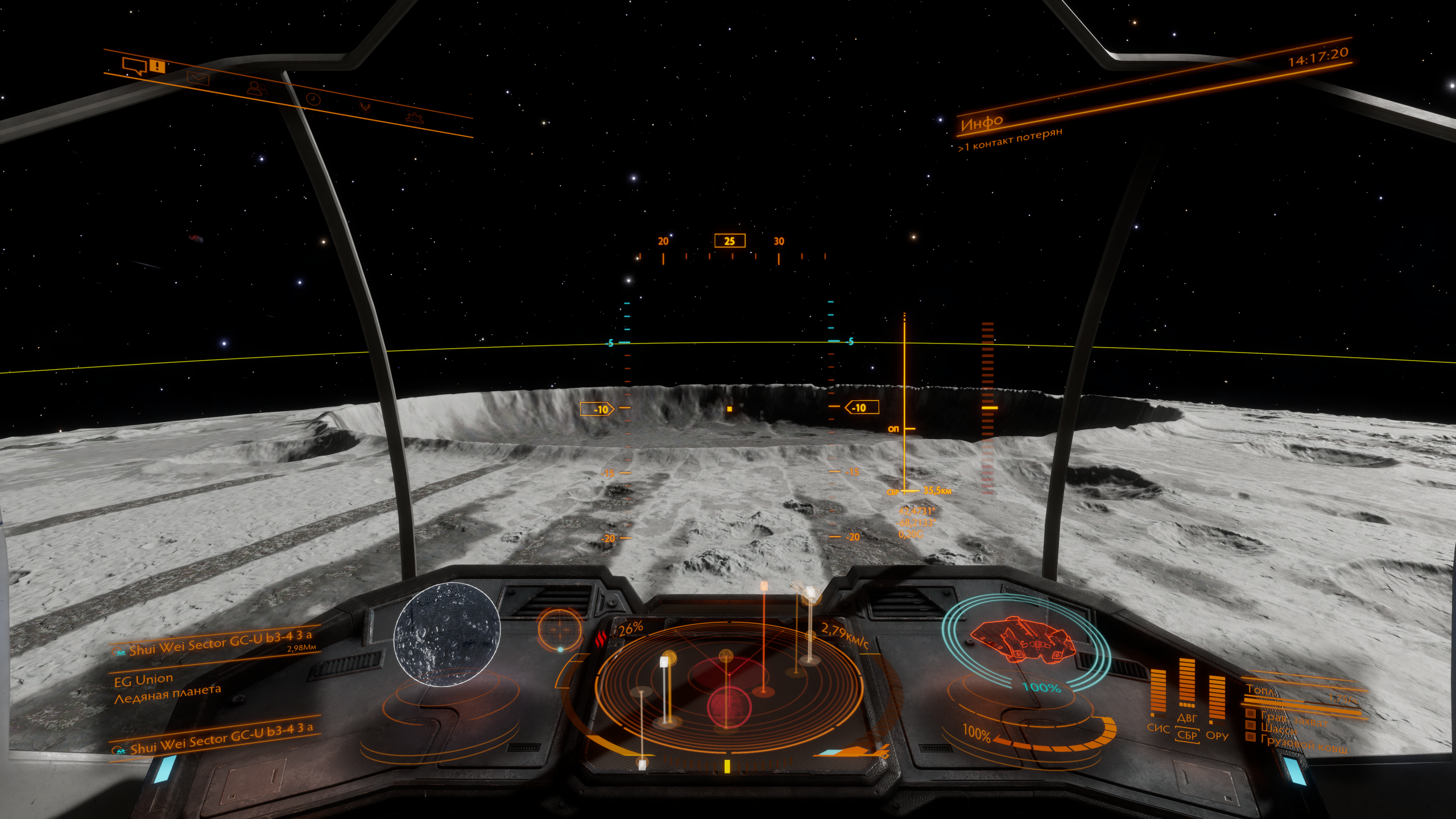1456x819 pixels.
Task: Open the Инфо panel header
Action: click(x=982, y=122)
